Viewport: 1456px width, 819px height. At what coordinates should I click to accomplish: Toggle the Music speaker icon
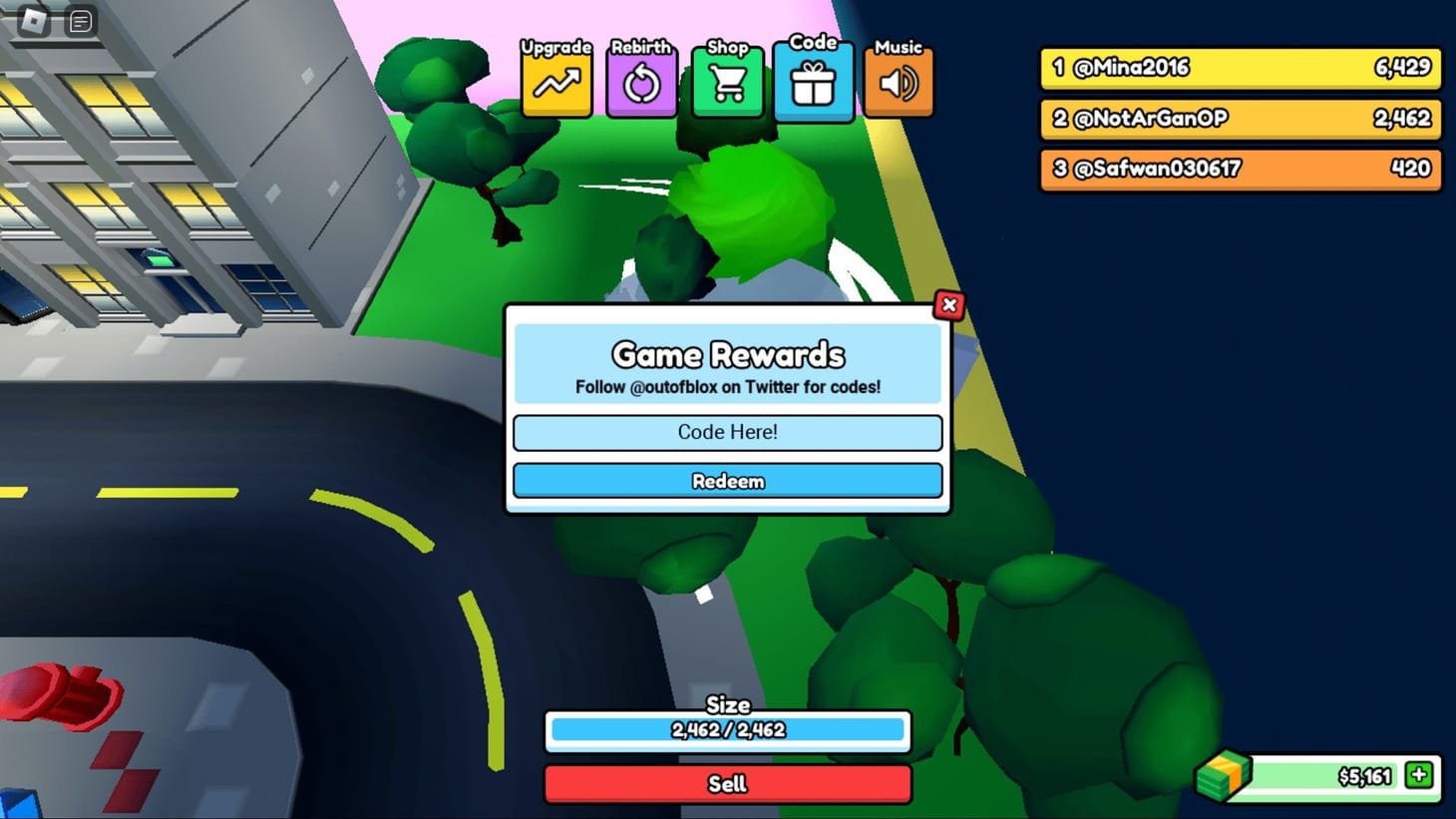coord(898,82)
